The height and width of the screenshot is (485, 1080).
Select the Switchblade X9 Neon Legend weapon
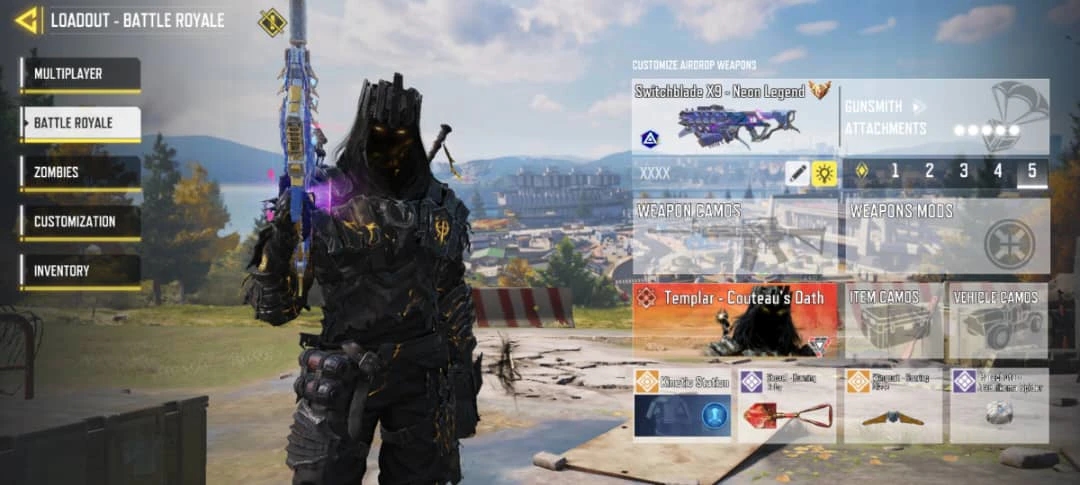[x=735, y=116]
